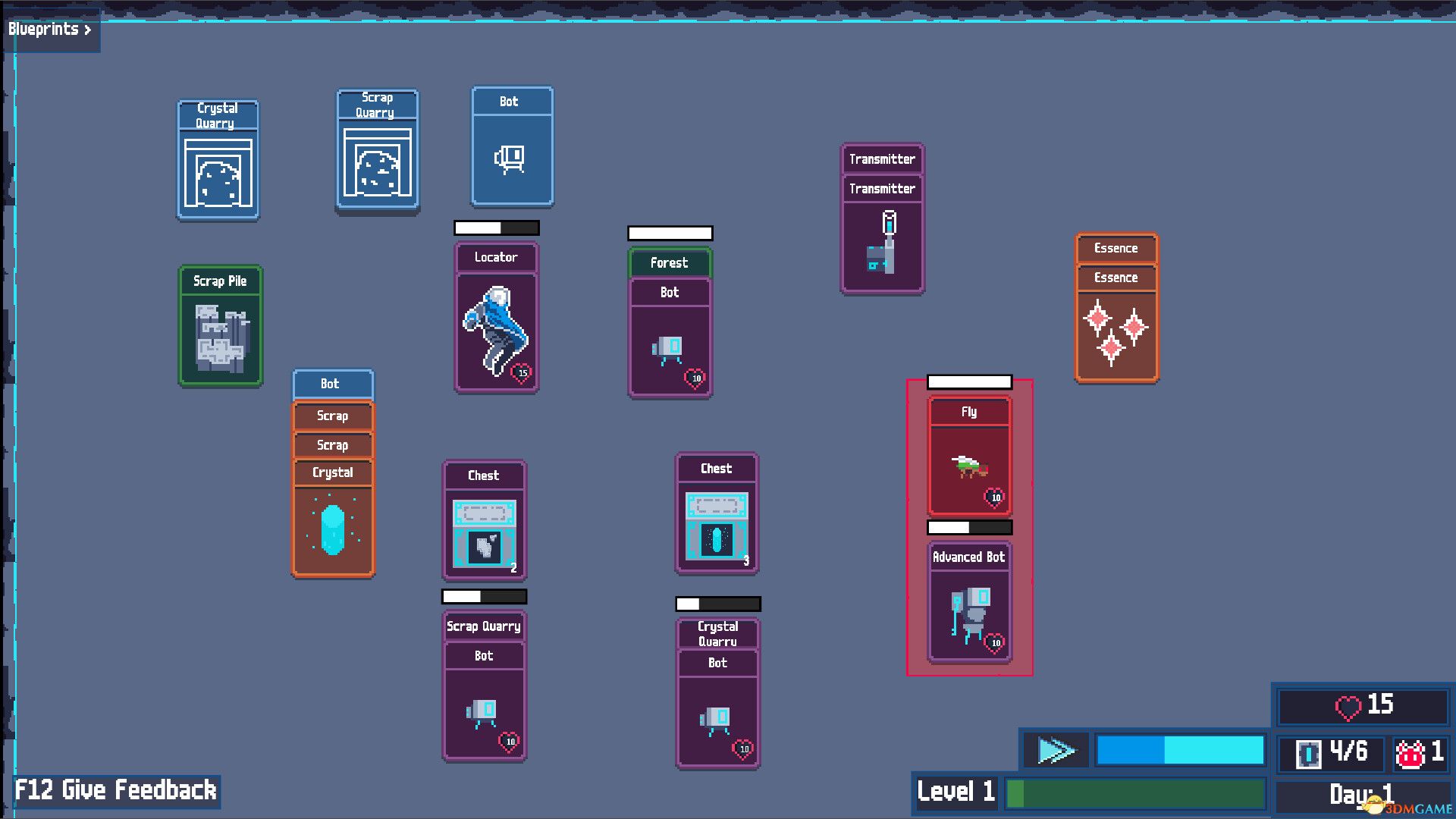The image size is (1456, 819).
Task: Click the Fly enemy card
Action: click(968, 451)
